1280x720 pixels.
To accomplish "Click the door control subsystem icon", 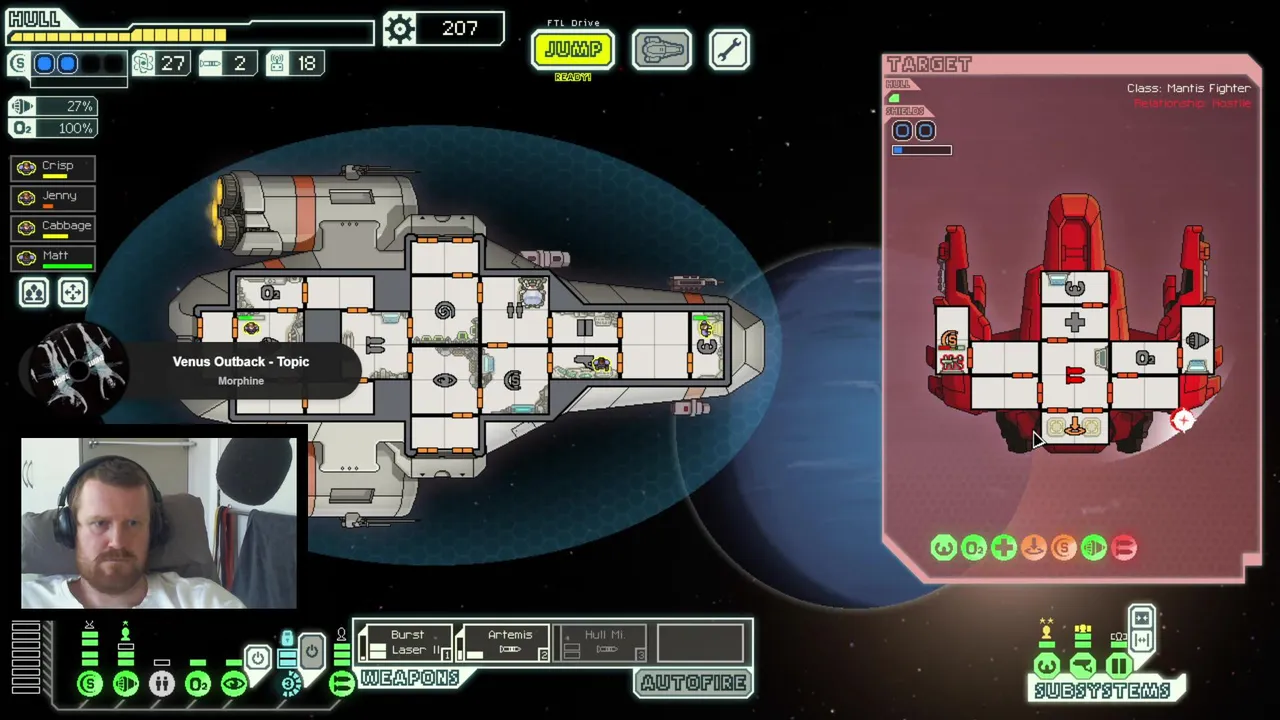I will coord(1118,665).
